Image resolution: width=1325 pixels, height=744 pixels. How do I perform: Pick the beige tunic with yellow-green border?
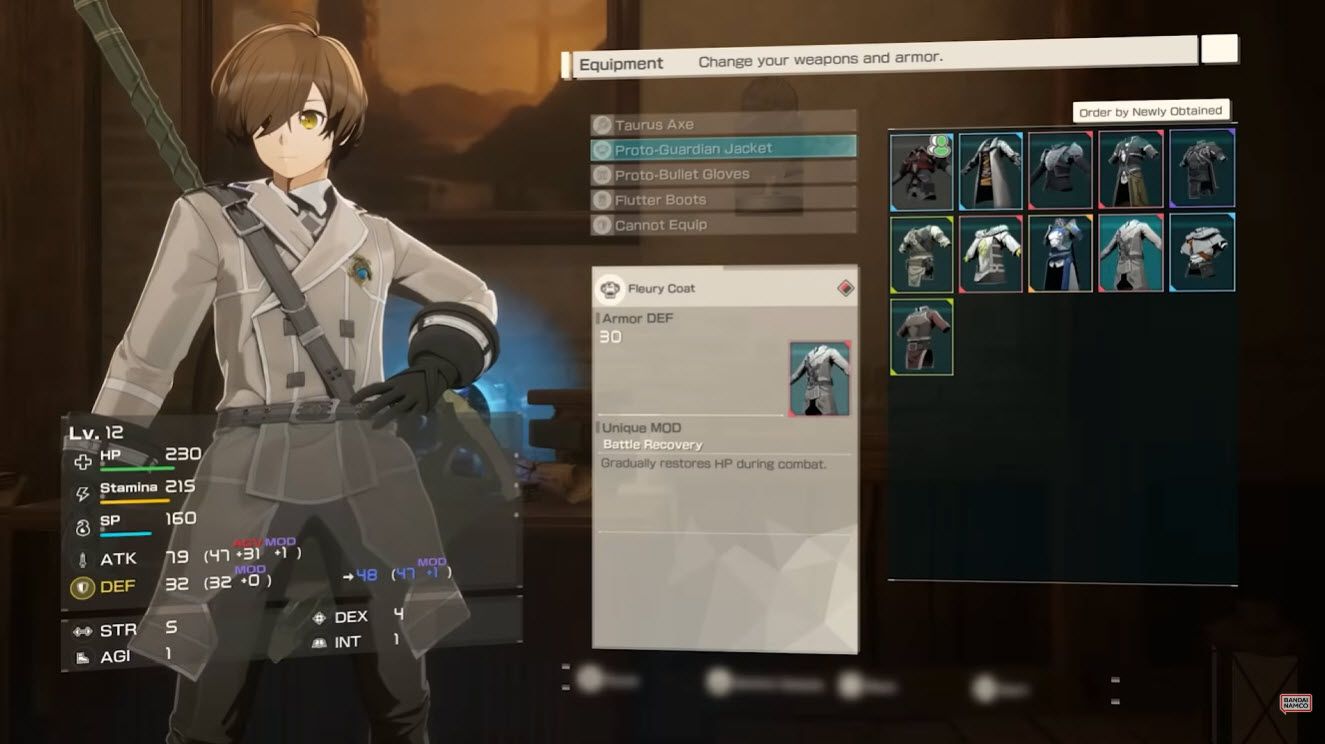(922, 254)
